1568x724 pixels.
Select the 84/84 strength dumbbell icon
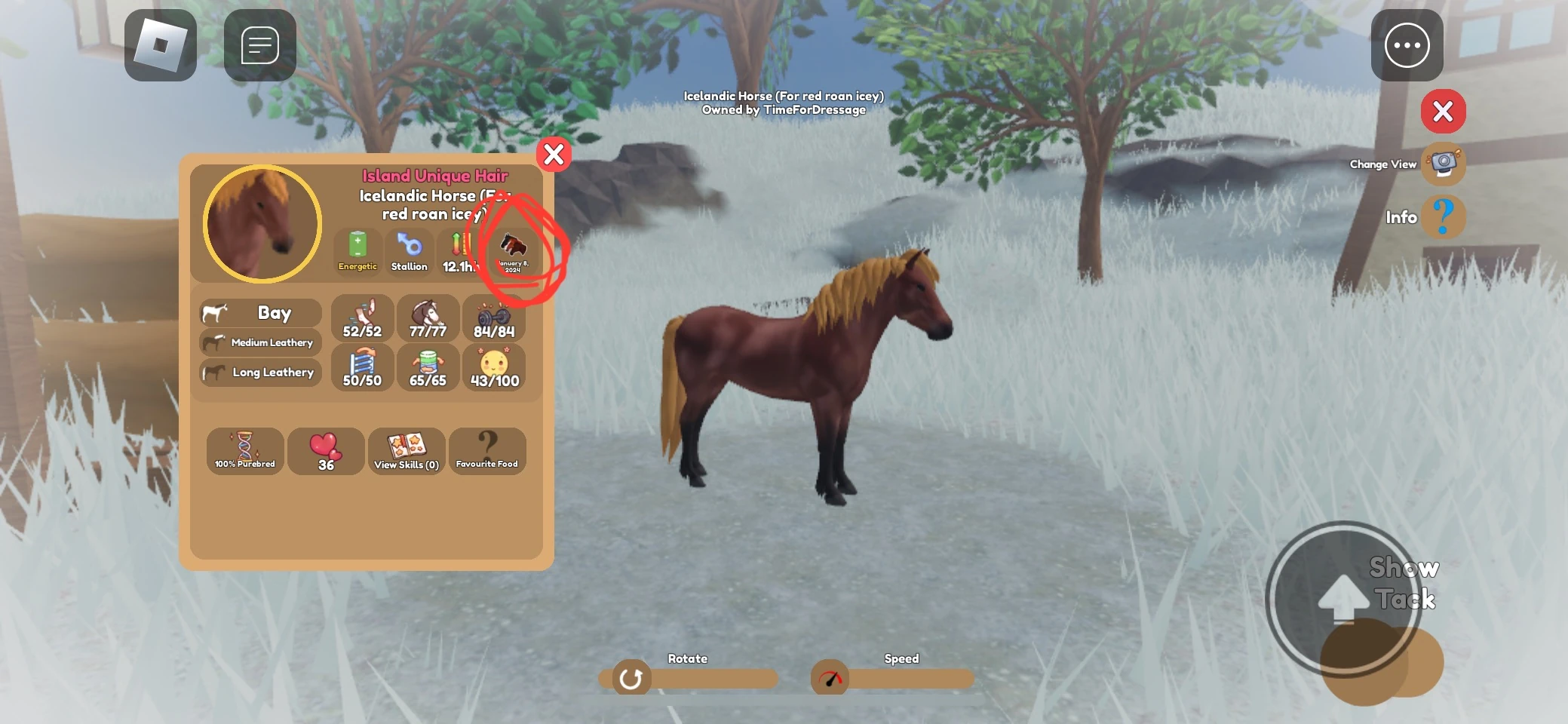pyautogui.click(x=496, y=317)
